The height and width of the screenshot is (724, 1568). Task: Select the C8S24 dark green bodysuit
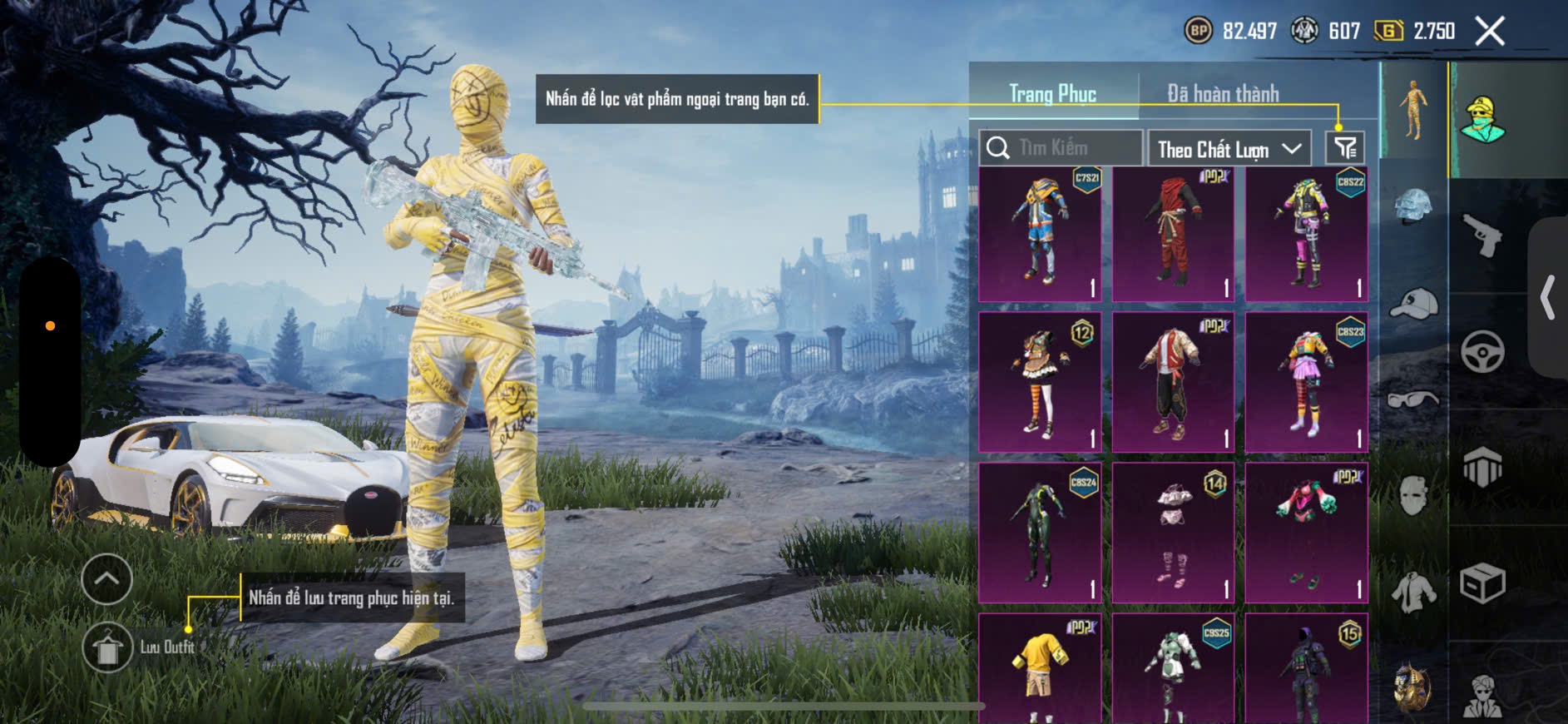1040,533
